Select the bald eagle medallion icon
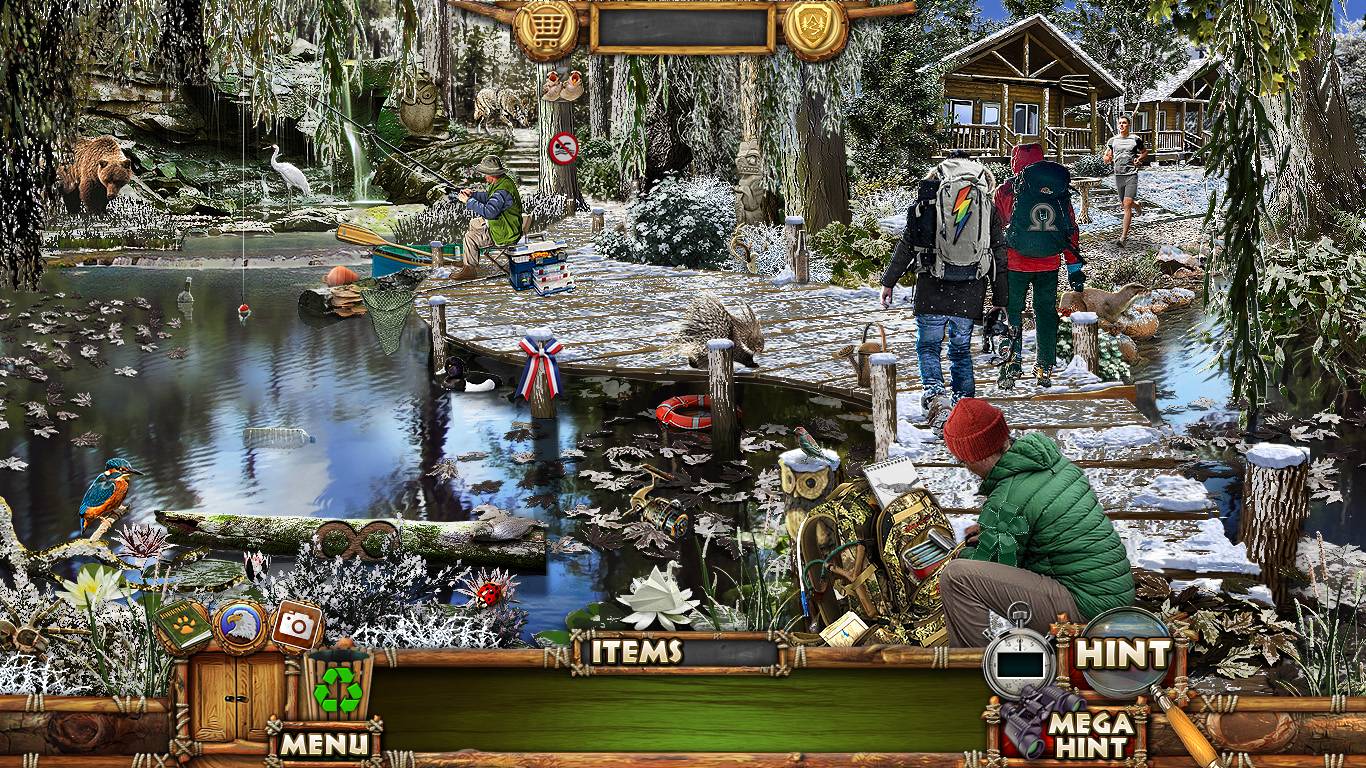This screenshot has width=1366, height=768. point(240,625)
